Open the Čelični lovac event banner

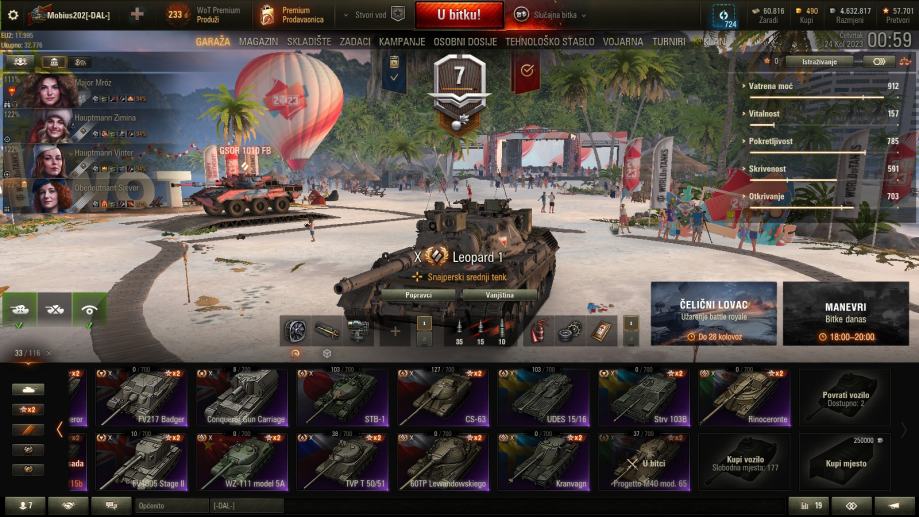pyautogui.click(x=713, y=313)
